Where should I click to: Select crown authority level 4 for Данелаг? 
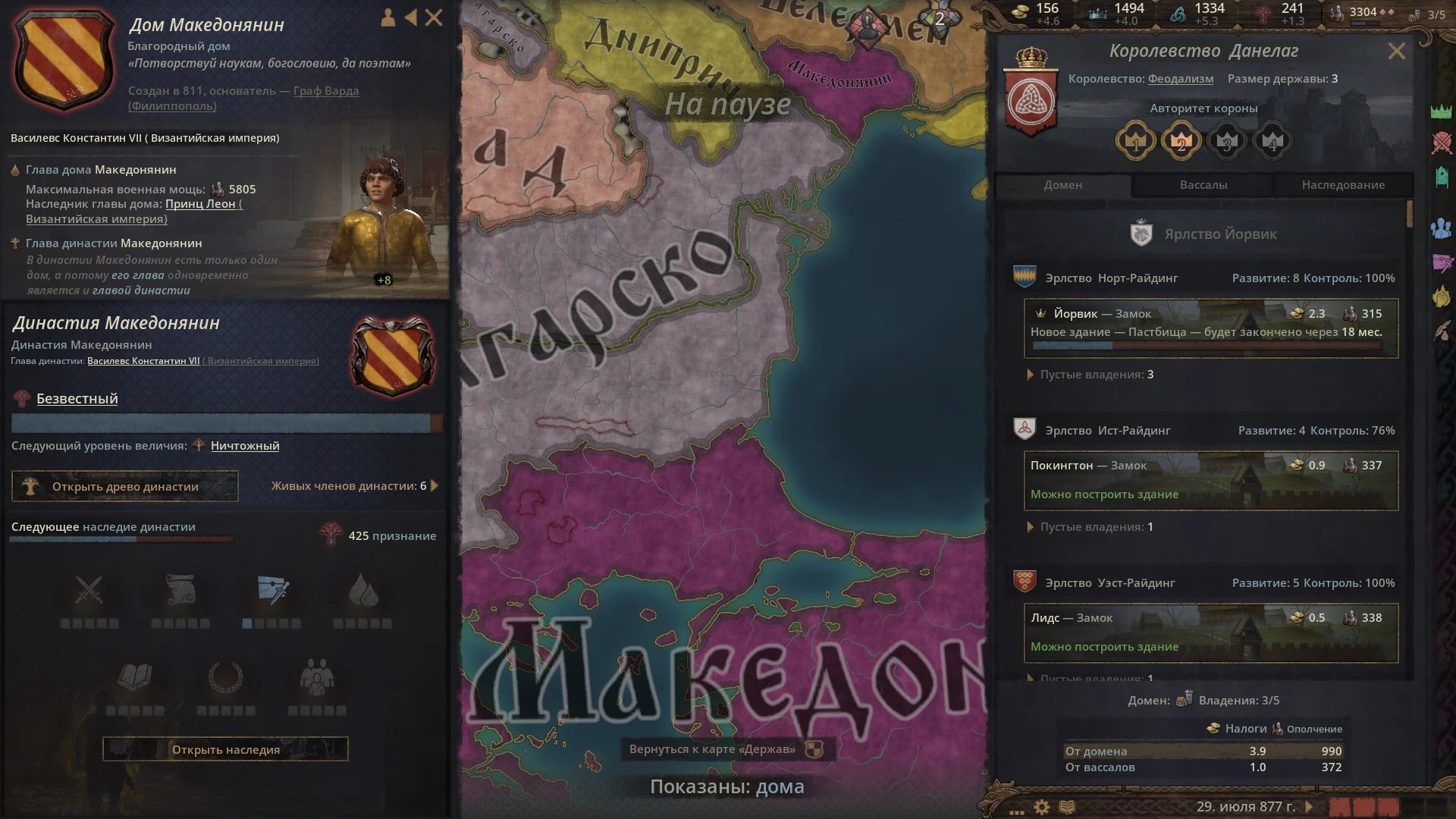pyautogui.click(x=1272, y=140)
